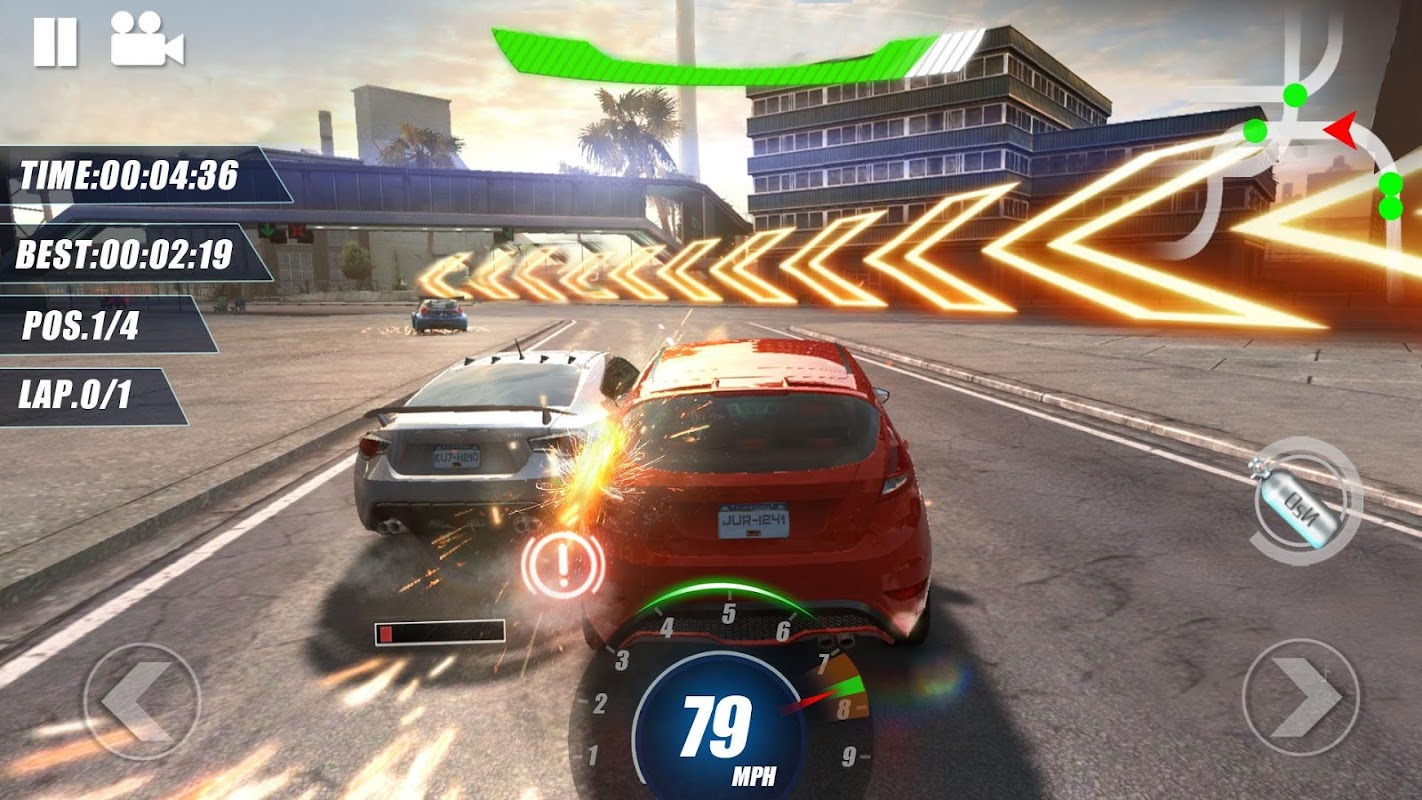The height and width of the screenshot is (800, 1422).
Task: Steer left with the left arrow
Action: point(141,700)
